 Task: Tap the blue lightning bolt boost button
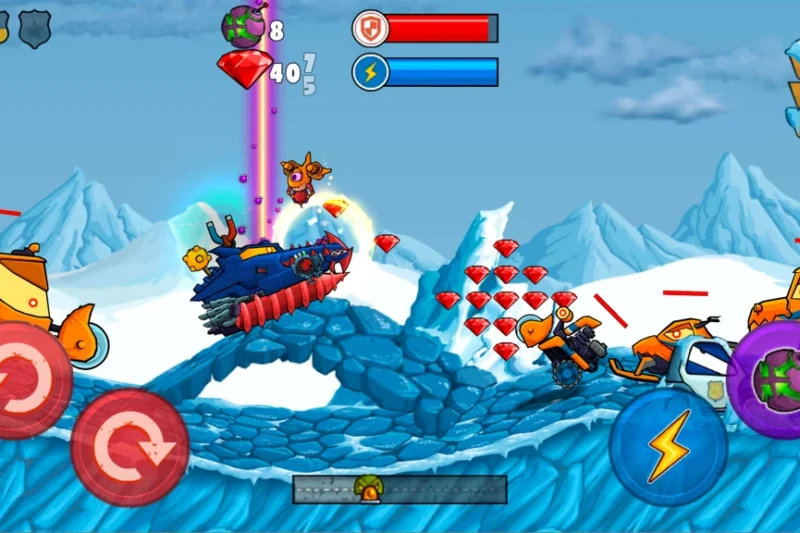click(x=667, y=446)
